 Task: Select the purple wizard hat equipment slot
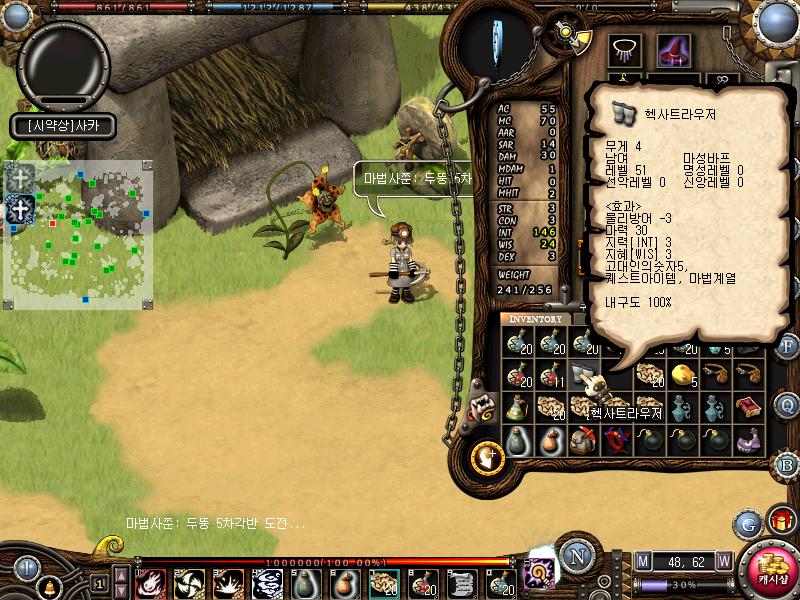click(x=673, y=50)
